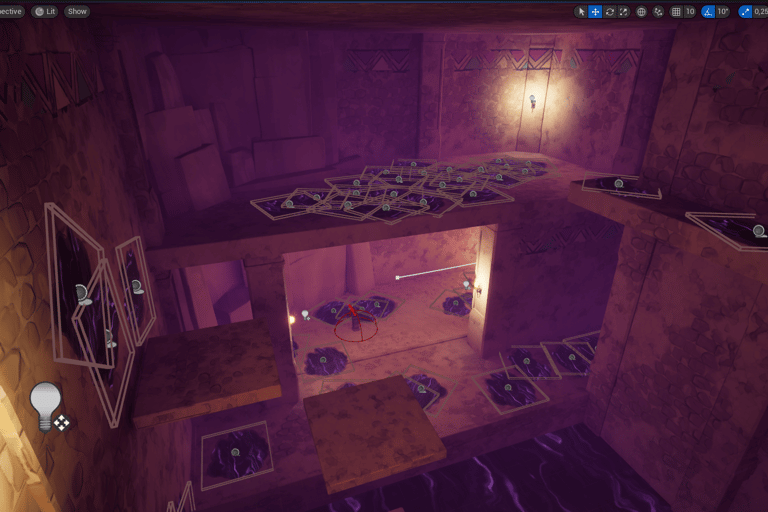This screenshot has height=512, width=768.
Task: Open the rotation snap 10° value
Action: coord(722,11)
